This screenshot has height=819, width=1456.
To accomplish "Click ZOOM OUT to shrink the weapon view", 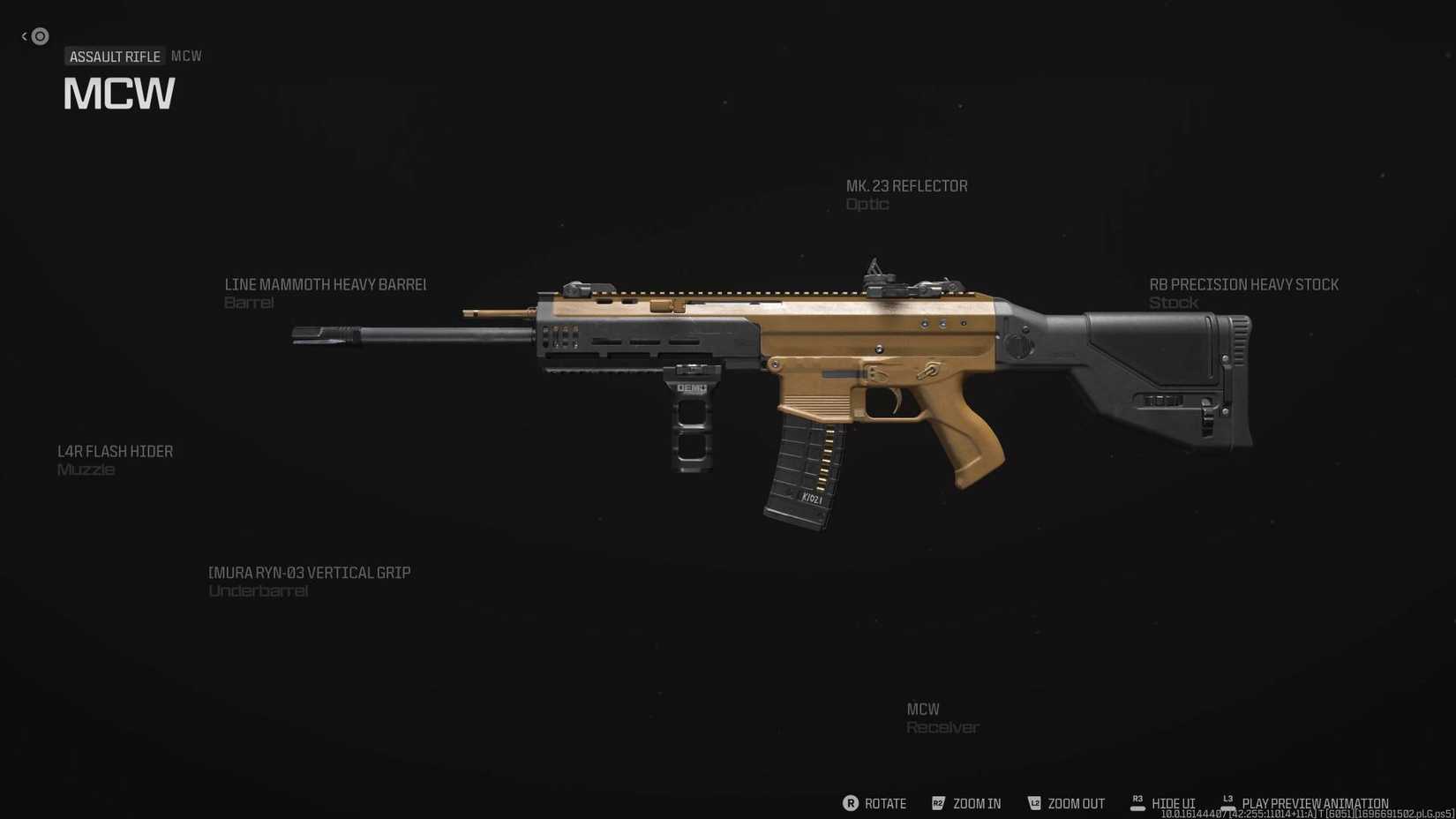I will [x=1075, y=804].
